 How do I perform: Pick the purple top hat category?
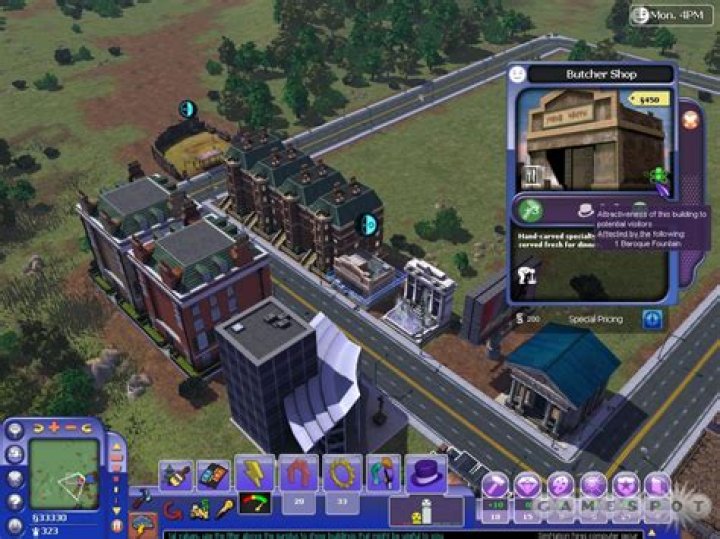pyautogui.click(x=426, y=474)
